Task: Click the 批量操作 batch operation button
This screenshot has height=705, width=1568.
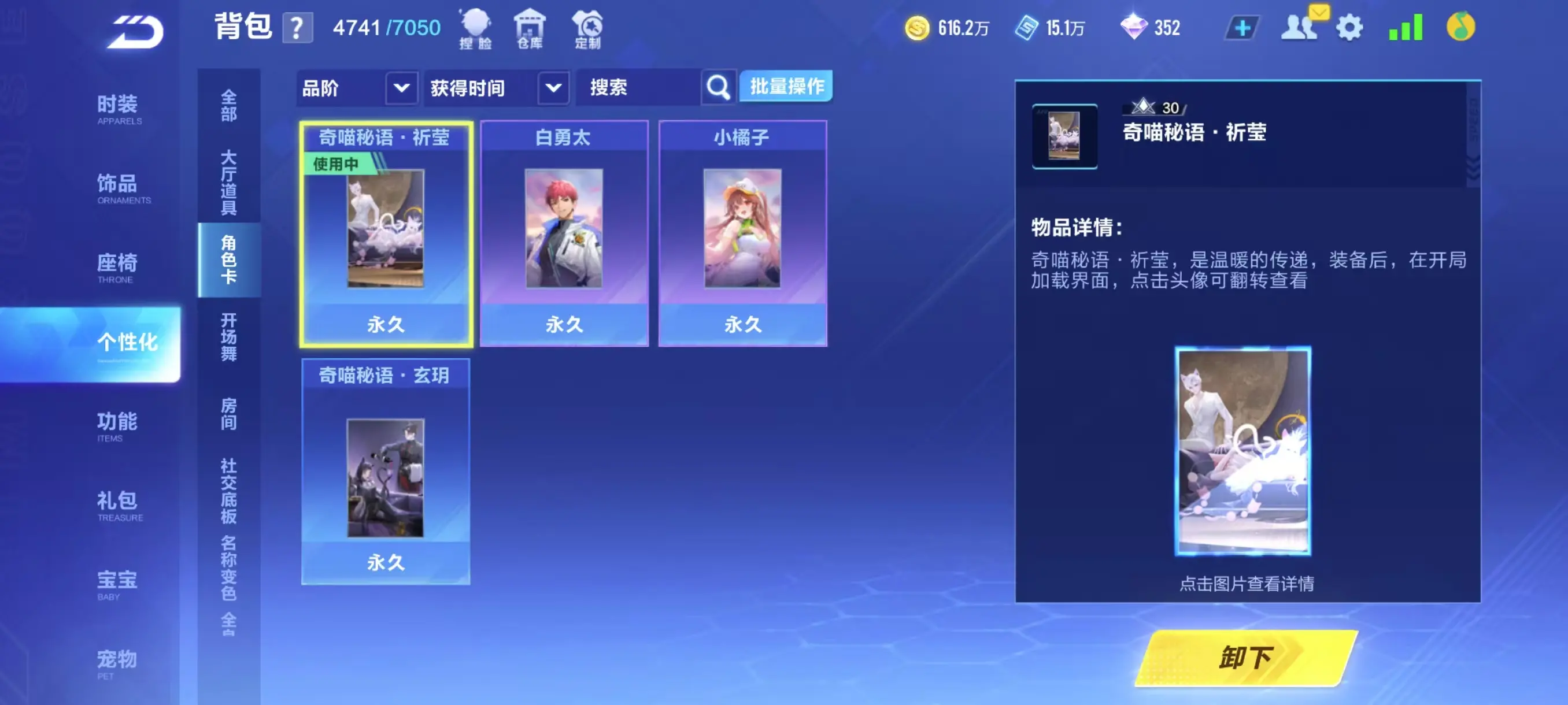Action: 786,87
